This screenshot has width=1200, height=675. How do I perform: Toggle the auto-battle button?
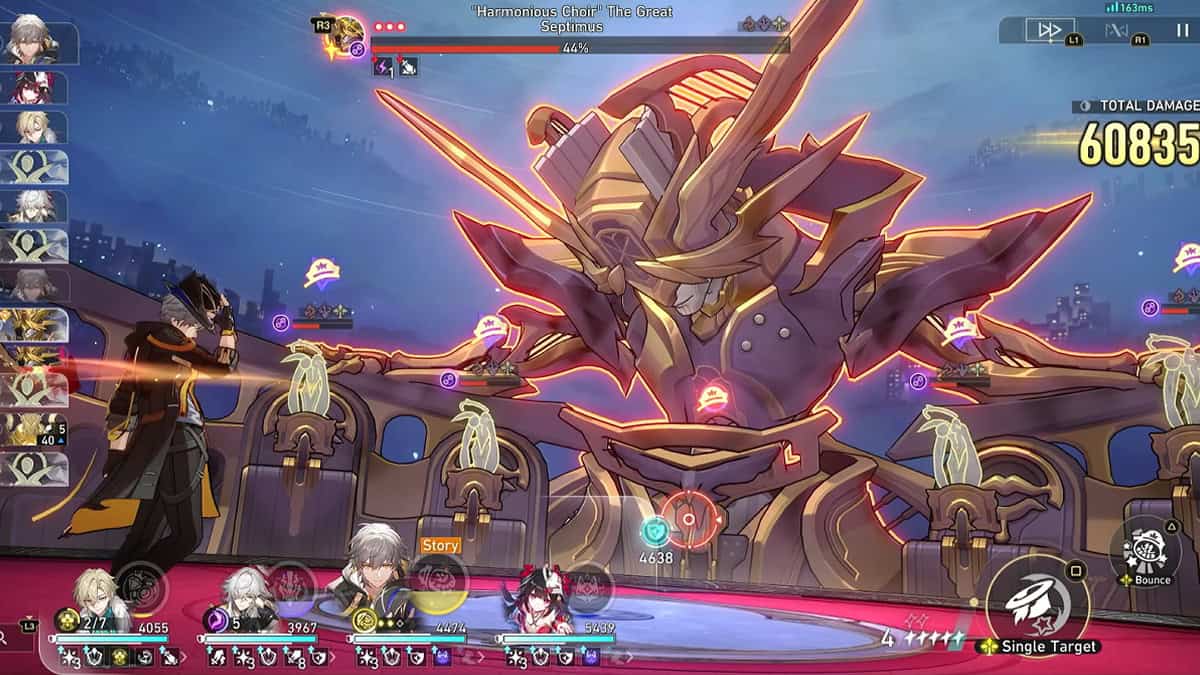pyautogui.click(x=1116, y=30)
